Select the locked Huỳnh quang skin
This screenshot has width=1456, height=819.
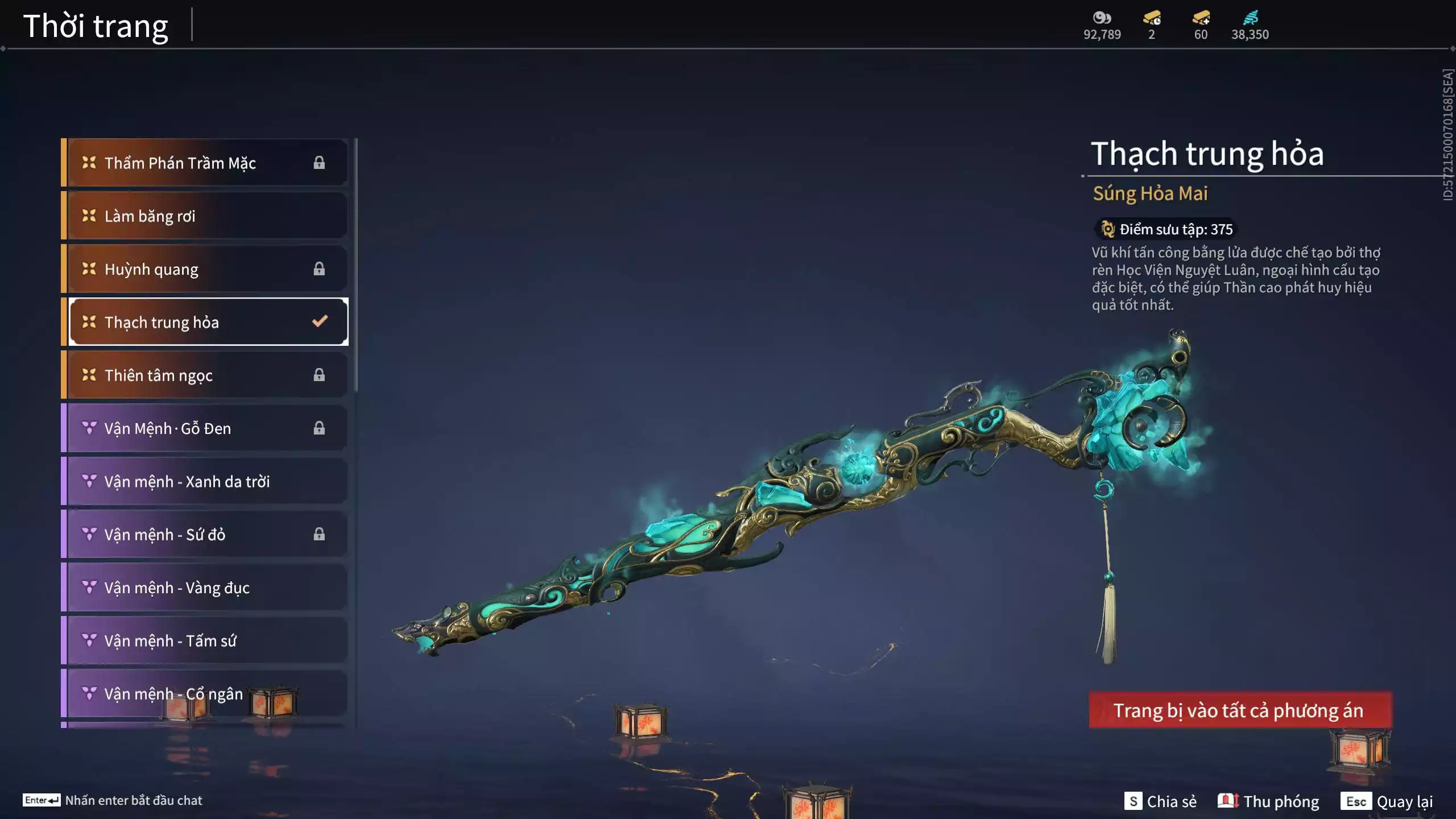[208, 269]
